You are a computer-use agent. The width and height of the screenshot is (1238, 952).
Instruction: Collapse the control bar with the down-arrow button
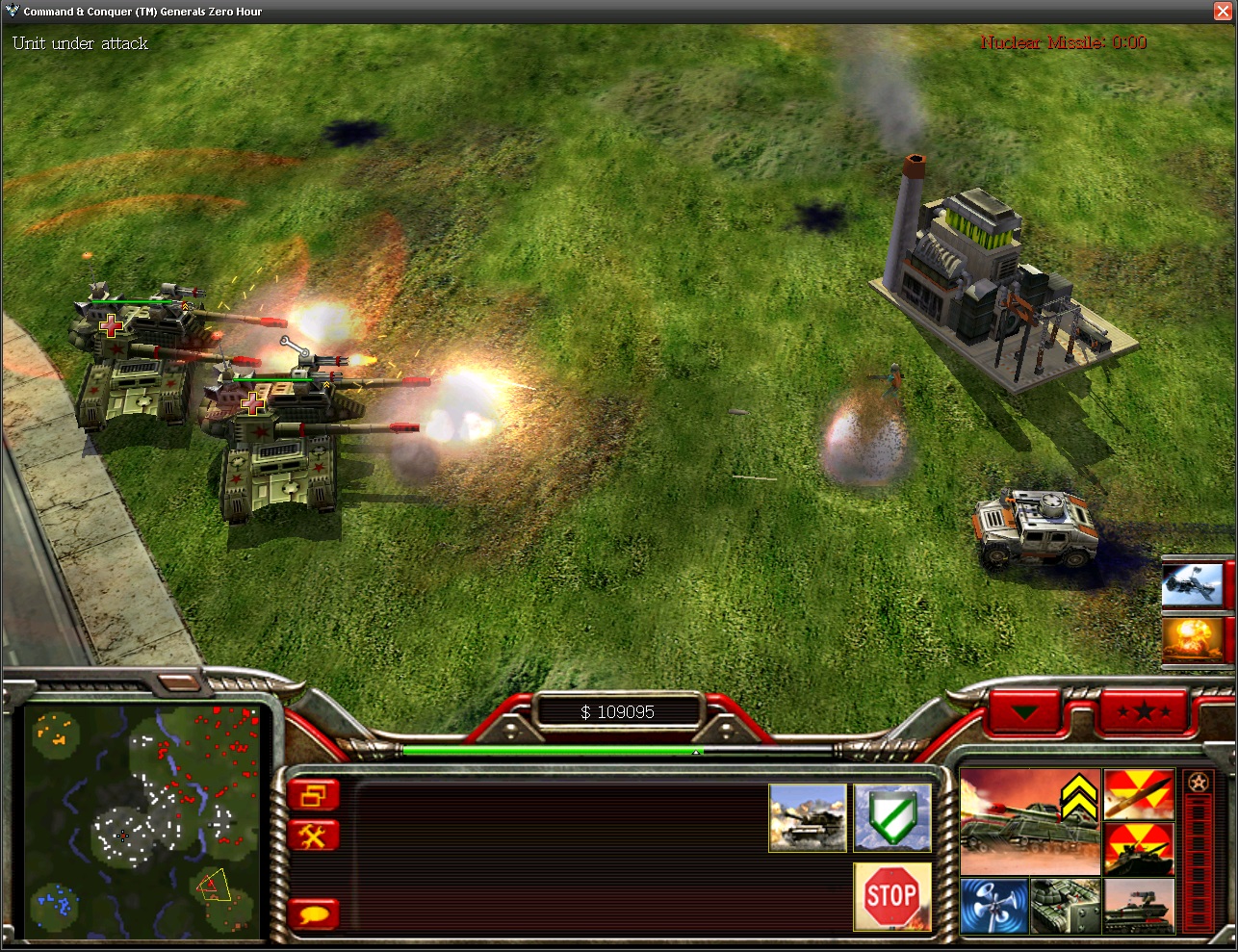pyautogui.click(x=1026, y=712)
